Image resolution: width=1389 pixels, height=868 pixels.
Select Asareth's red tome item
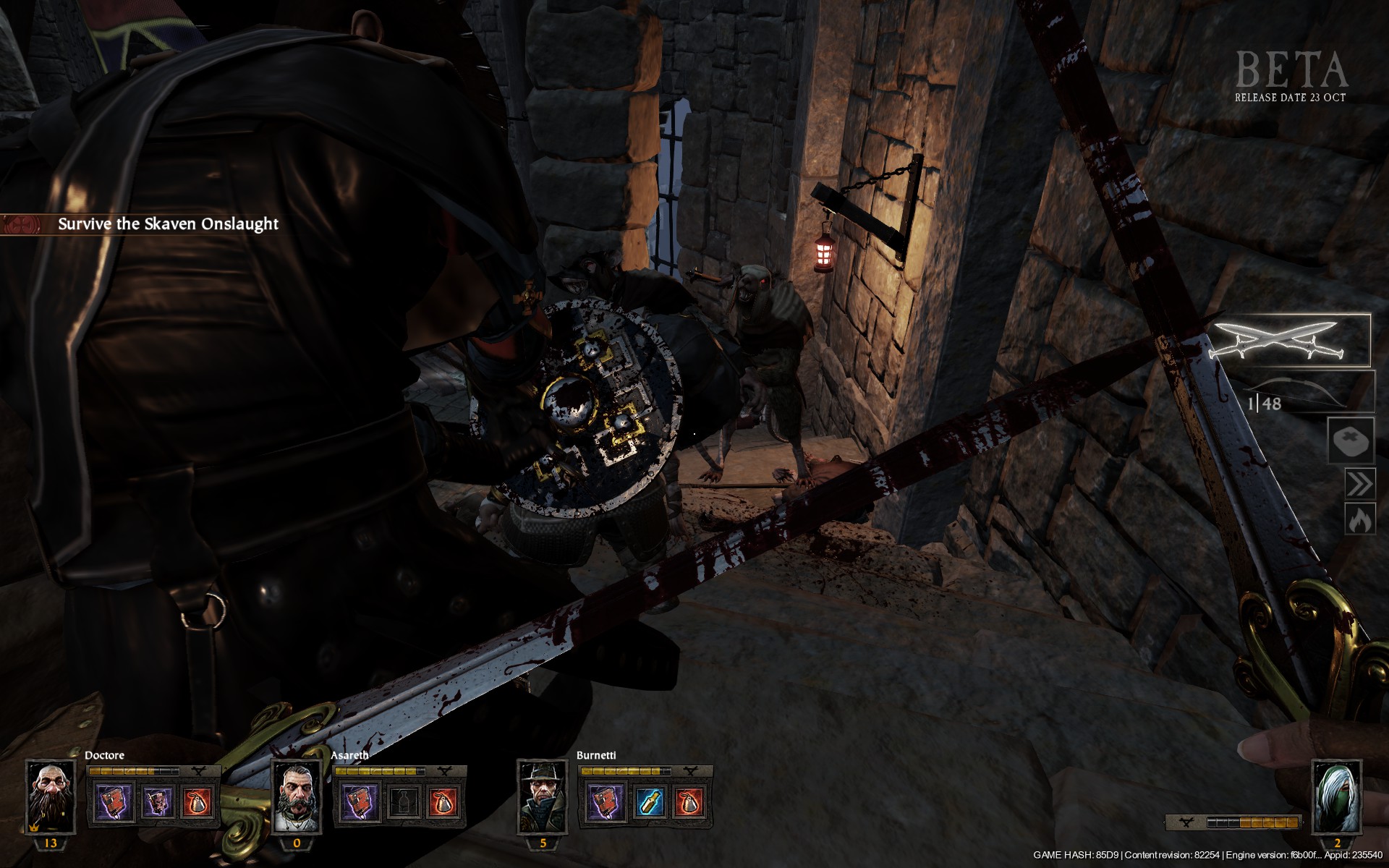click(x=361, y=802)
